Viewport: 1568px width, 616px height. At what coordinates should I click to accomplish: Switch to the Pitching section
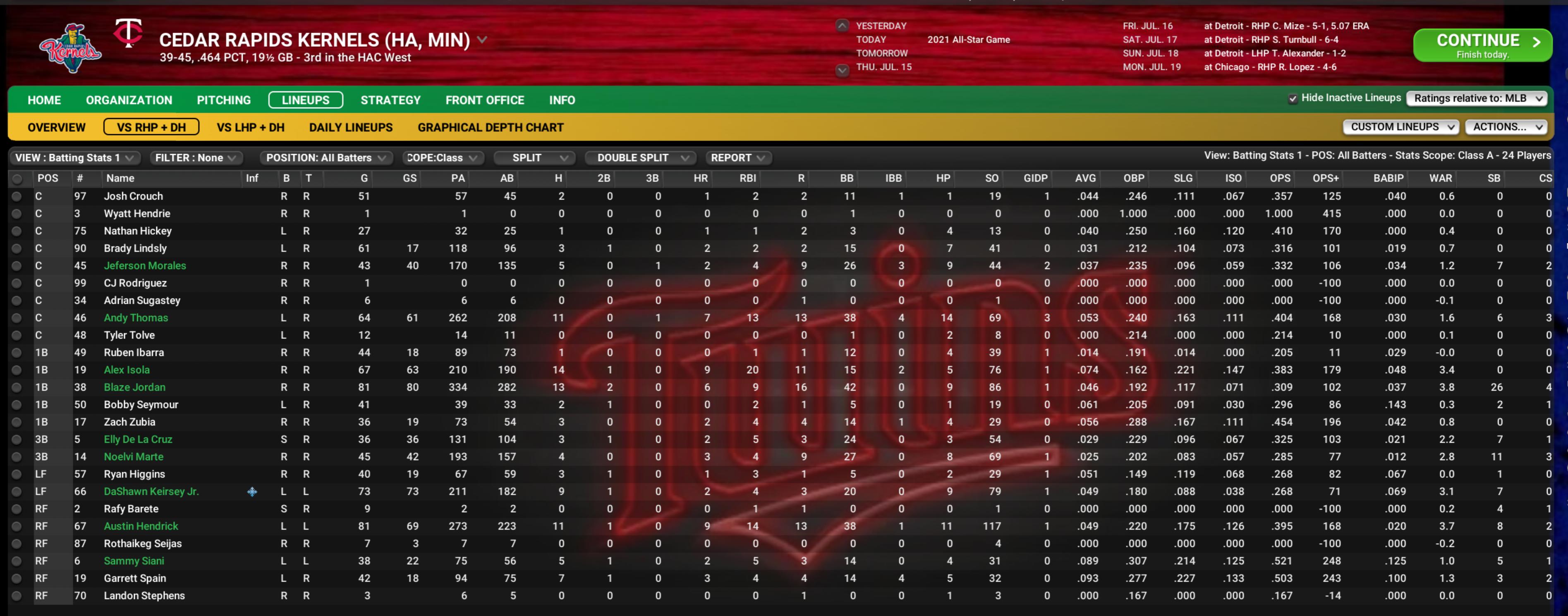click(x=223, y=100)
